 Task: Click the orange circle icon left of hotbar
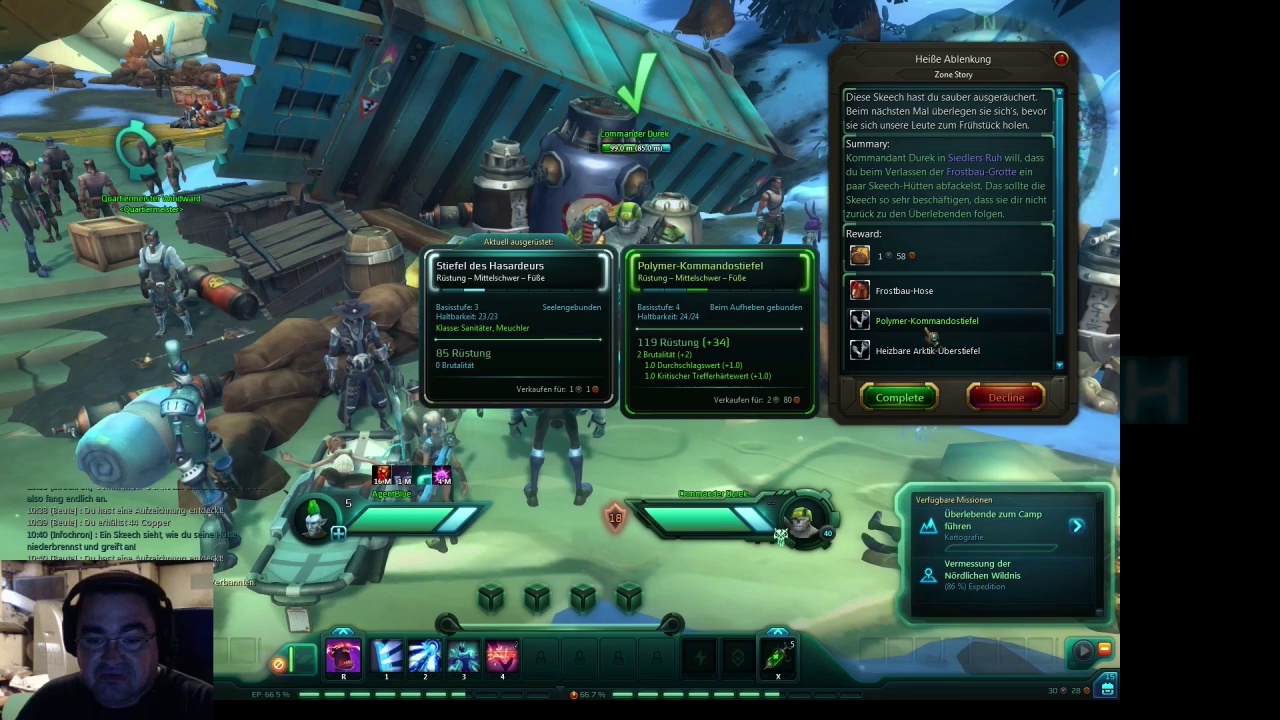coord(279,663)
